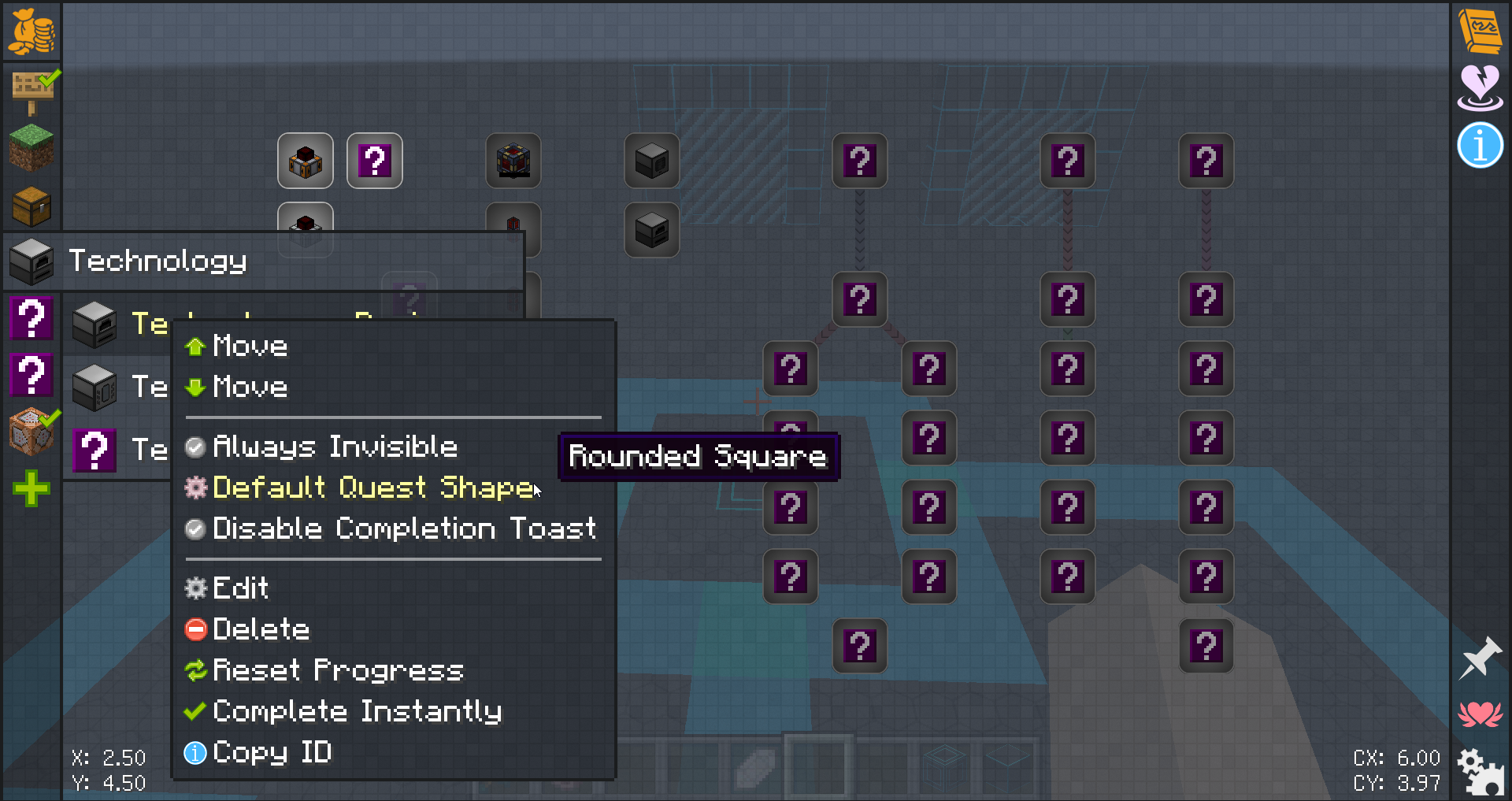Add a new chapter with green plus
The height and width of the screenshot is (801, 1512).
31,489
